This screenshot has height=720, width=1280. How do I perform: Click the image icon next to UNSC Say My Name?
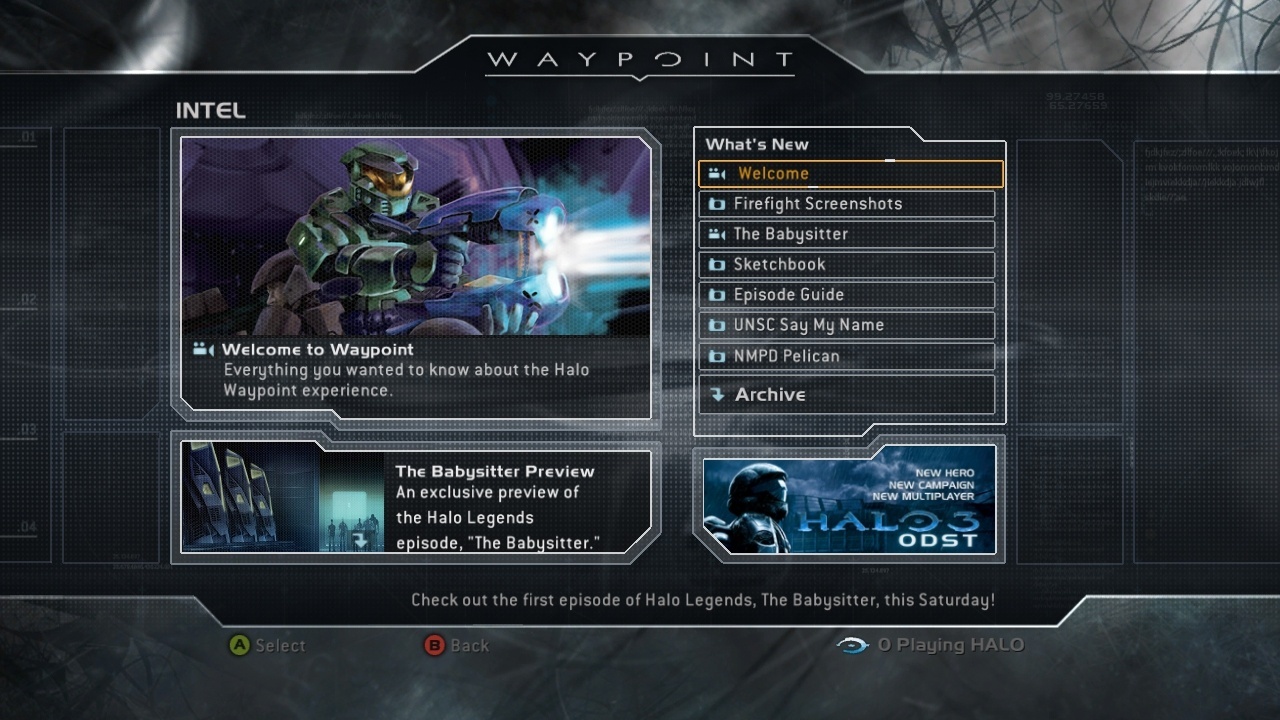716,325
